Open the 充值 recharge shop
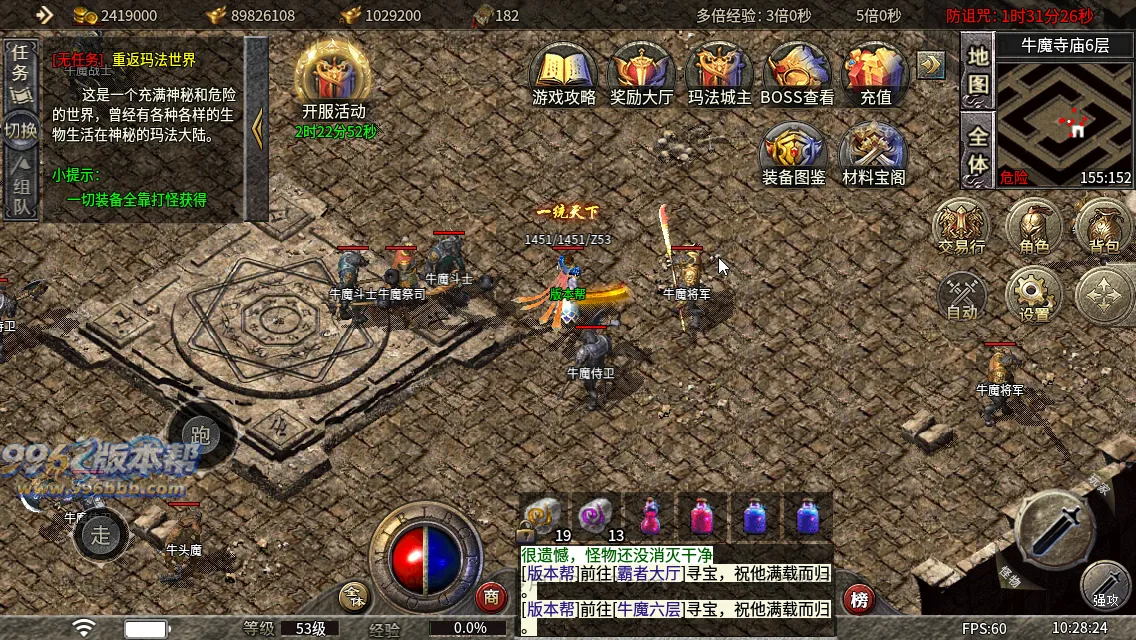 [875, 72]
